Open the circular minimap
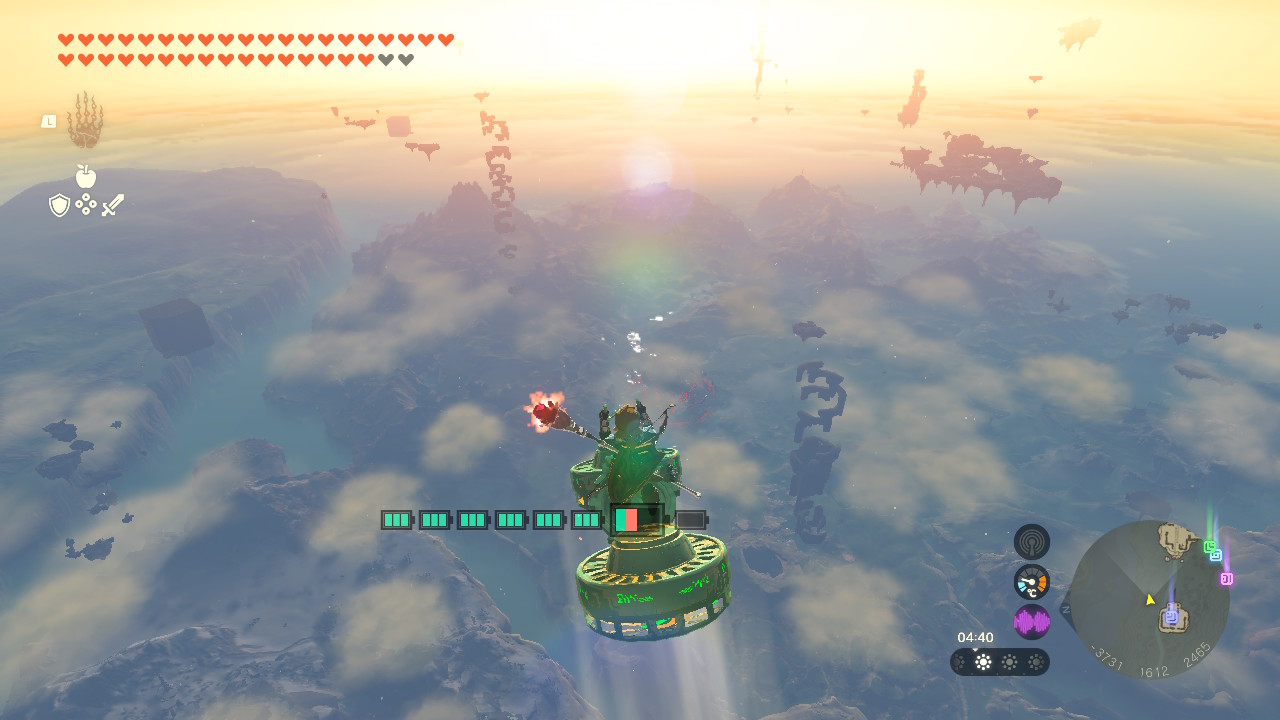Image resolution: width=1280 pixels, height=720 pixels. (x=1149, y=600)
